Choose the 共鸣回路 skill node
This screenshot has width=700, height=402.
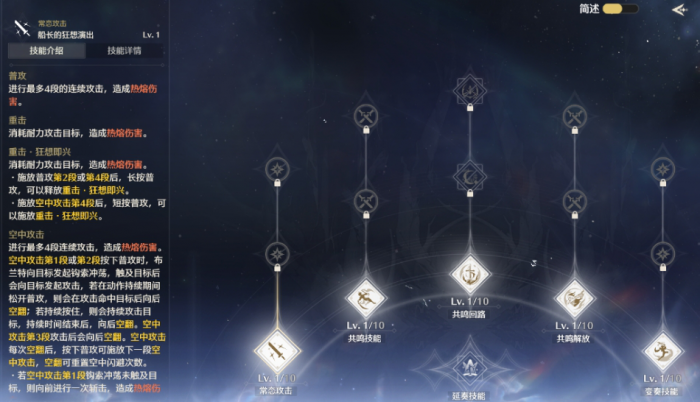click(x=470, y=274)
